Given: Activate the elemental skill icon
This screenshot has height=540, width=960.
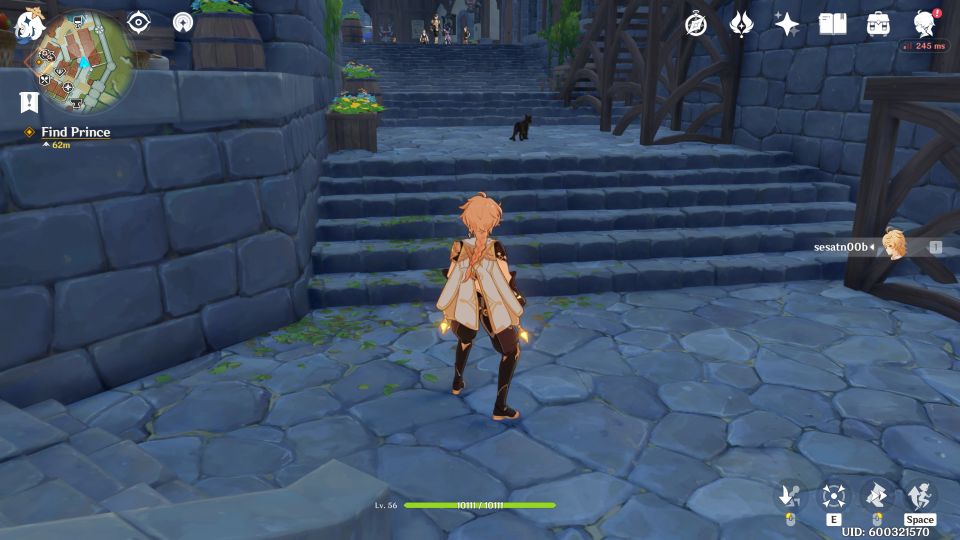Looking at the screenshot, I should (833, 495).
